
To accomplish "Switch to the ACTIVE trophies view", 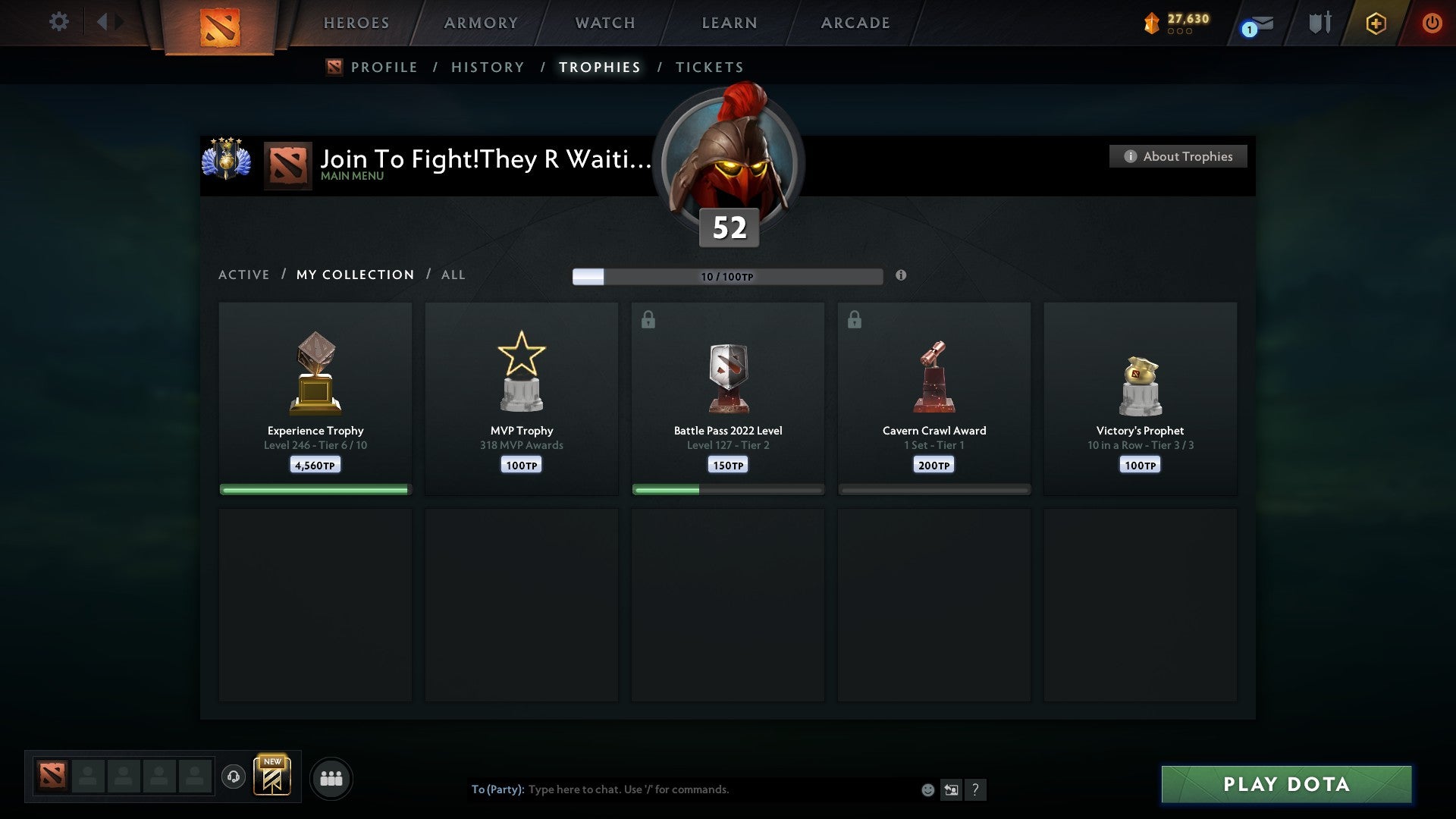I will (244, 275).
